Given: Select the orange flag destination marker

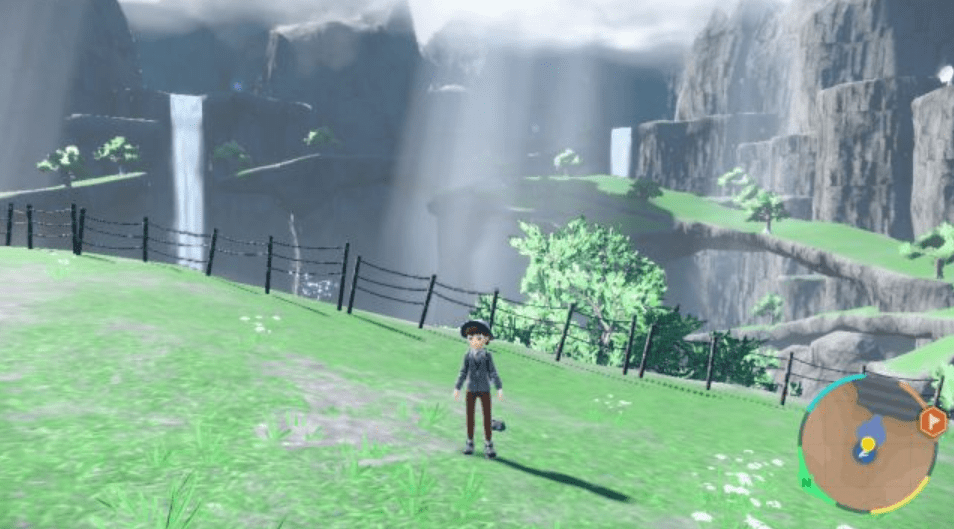Looking at the screenshot, I should pos(932,421).
